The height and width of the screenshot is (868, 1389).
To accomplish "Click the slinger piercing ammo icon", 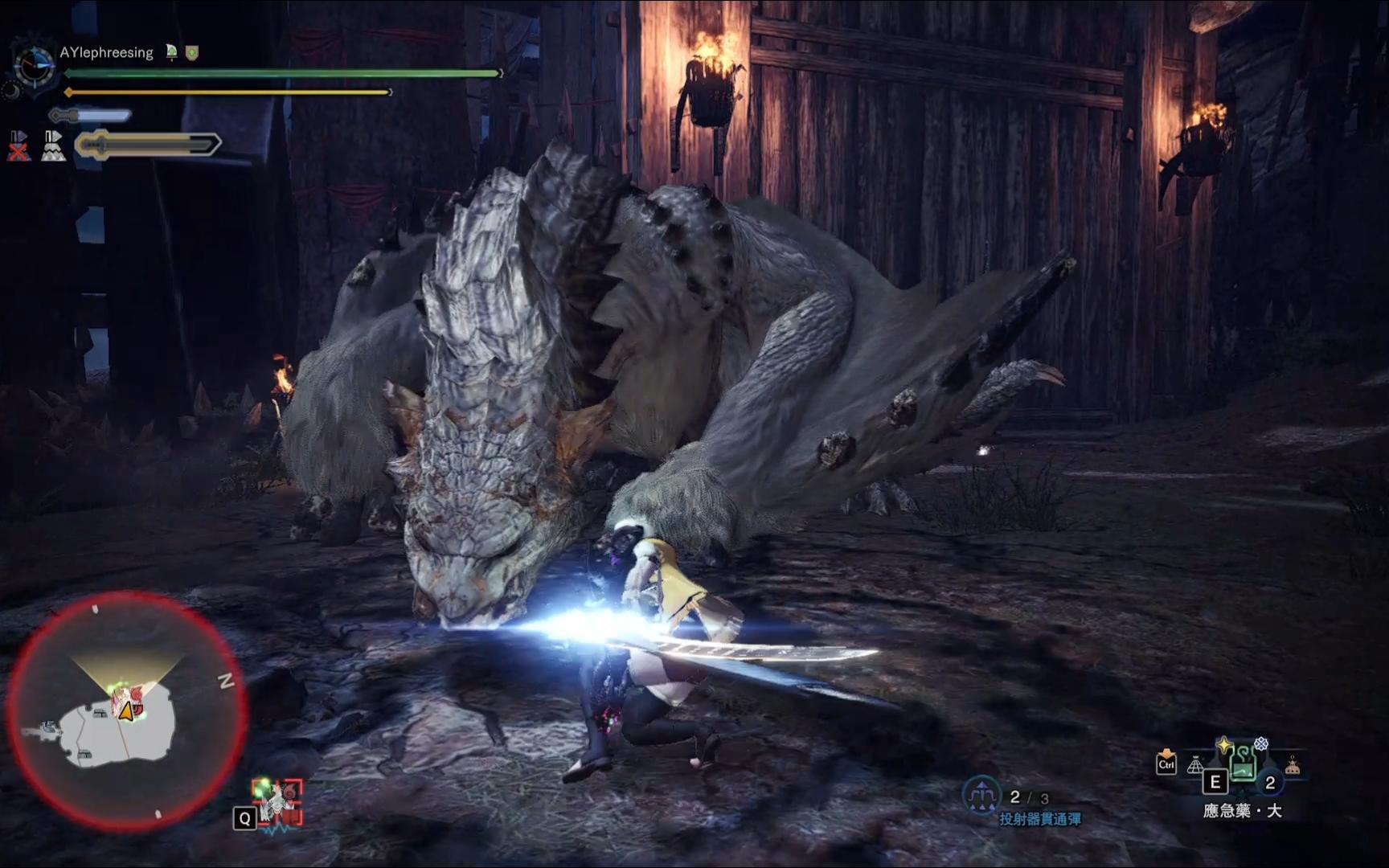I will 981,796.
